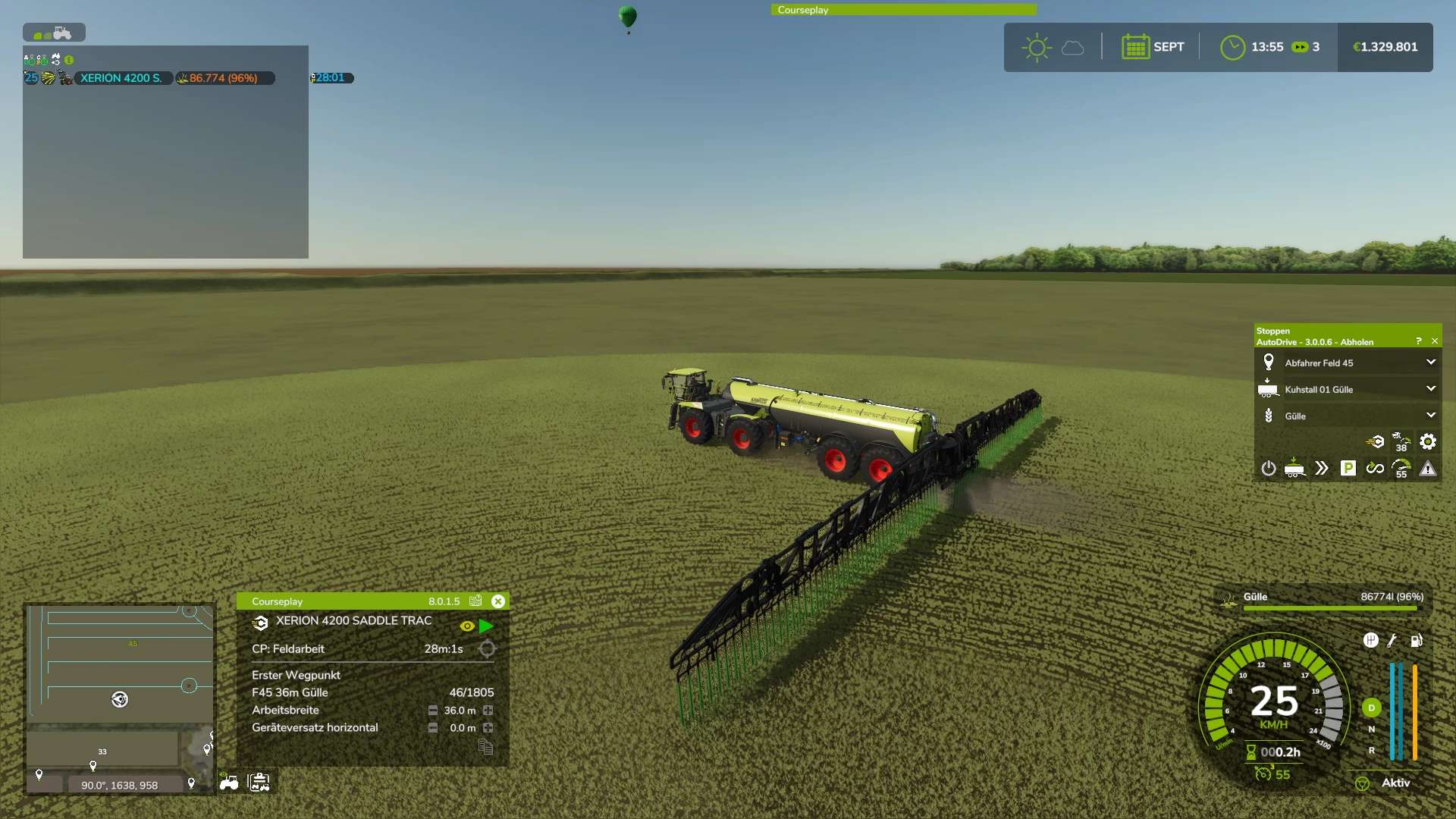Click the AutoDrive double-arrow continue icon
Viewport: 1456px width, 819px height.
(x=1321, y=469)
